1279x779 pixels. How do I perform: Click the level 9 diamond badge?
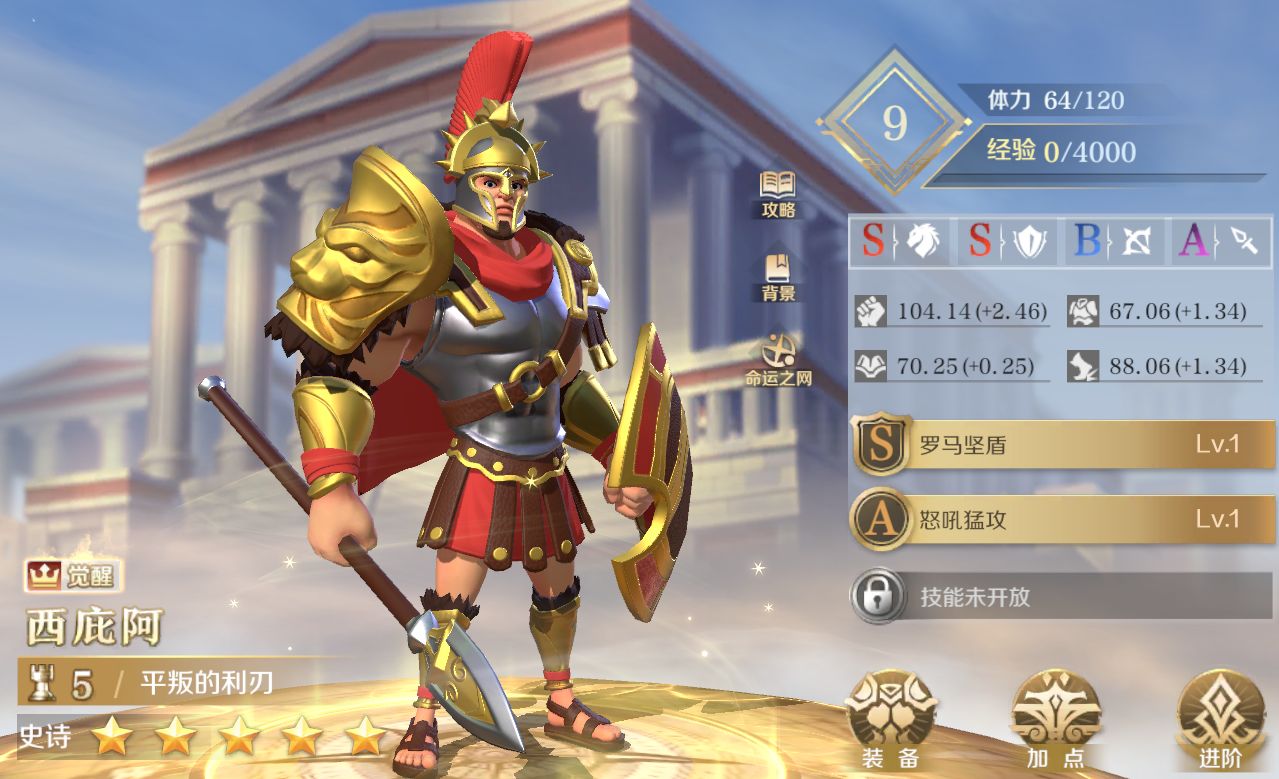tap(893, 123)
